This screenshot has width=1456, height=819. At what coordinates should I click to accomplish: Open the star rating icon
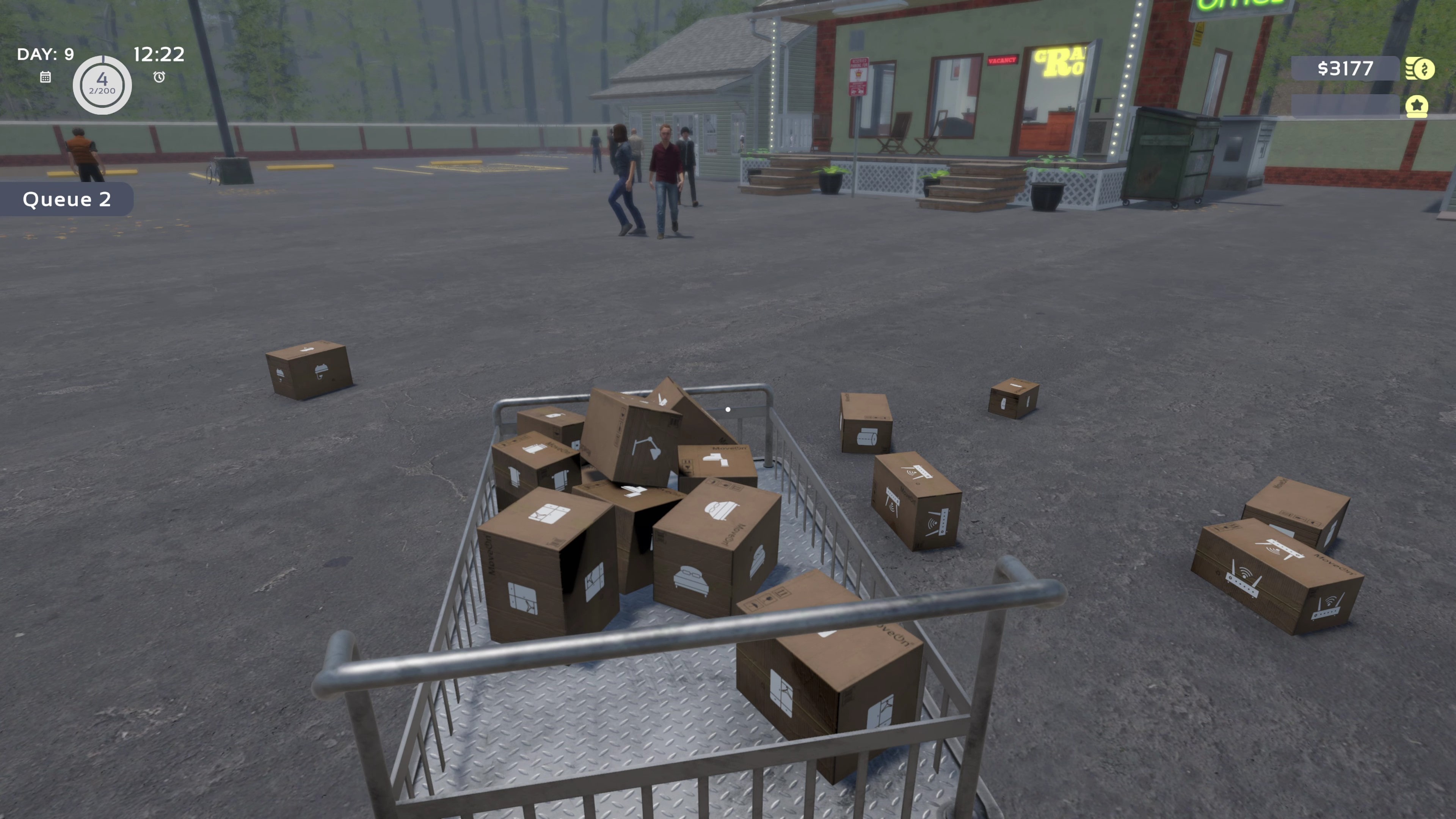click(x=1417, y=106)
